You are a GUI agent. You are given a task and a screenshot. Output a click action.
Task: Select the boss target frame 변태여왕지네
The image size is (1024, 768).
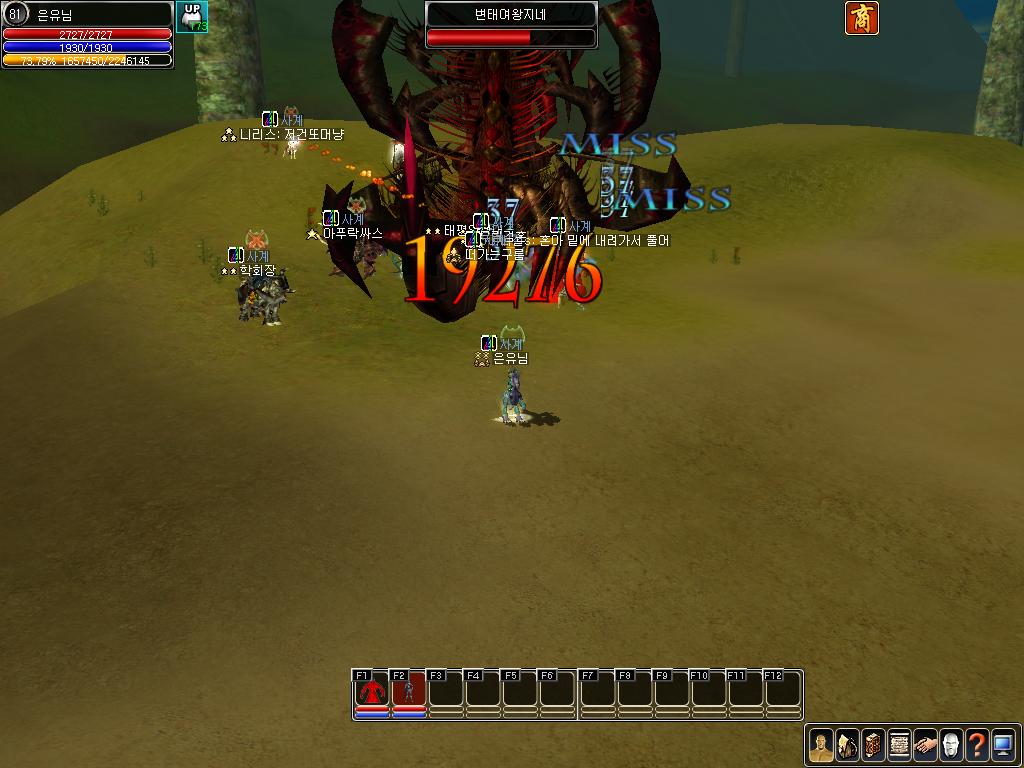point(511,24)
